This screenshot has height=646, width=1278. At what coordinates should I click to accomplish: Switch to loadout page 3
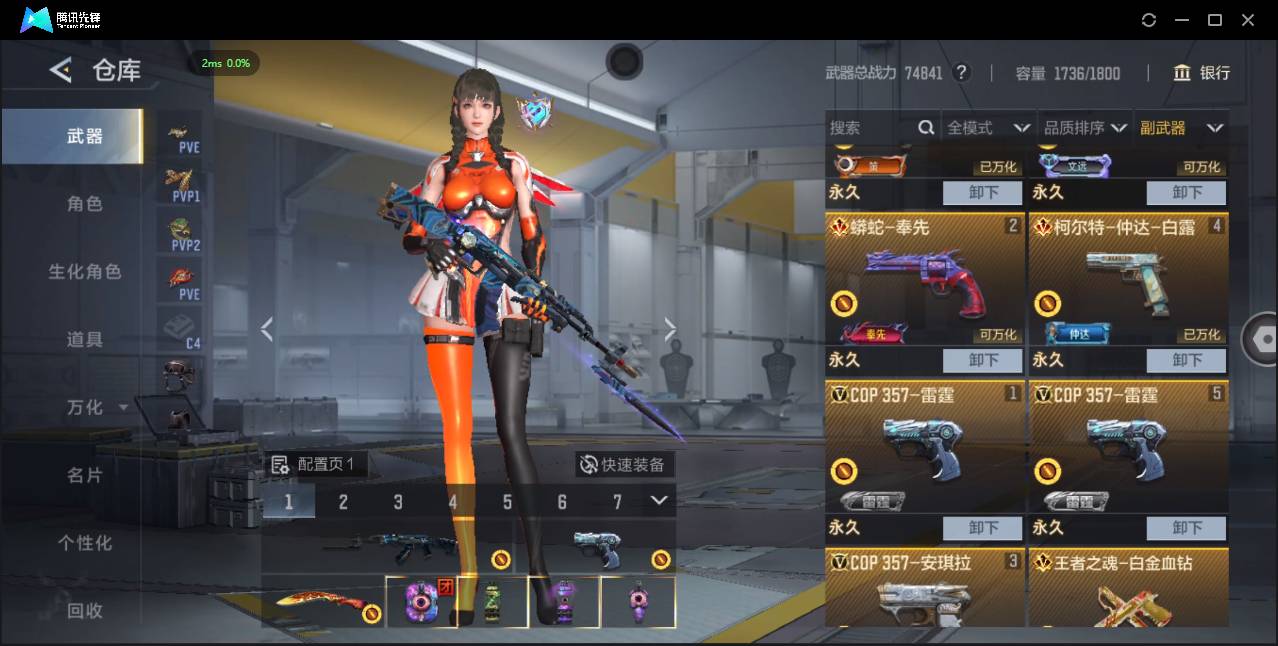pos(398,502)
